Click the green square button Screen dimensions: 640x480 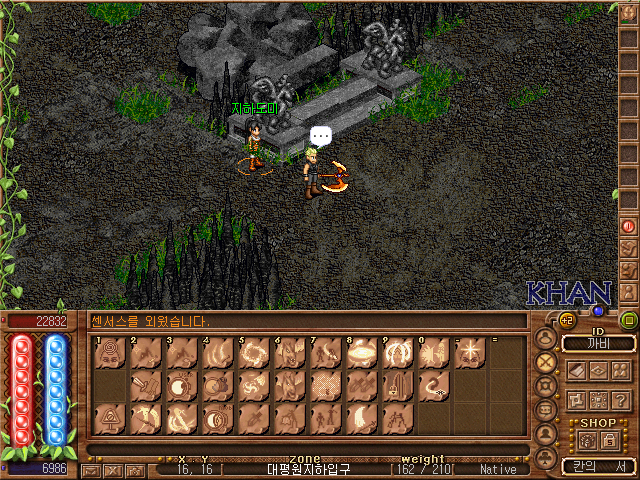pyautogui.click(x=629, y=320)
